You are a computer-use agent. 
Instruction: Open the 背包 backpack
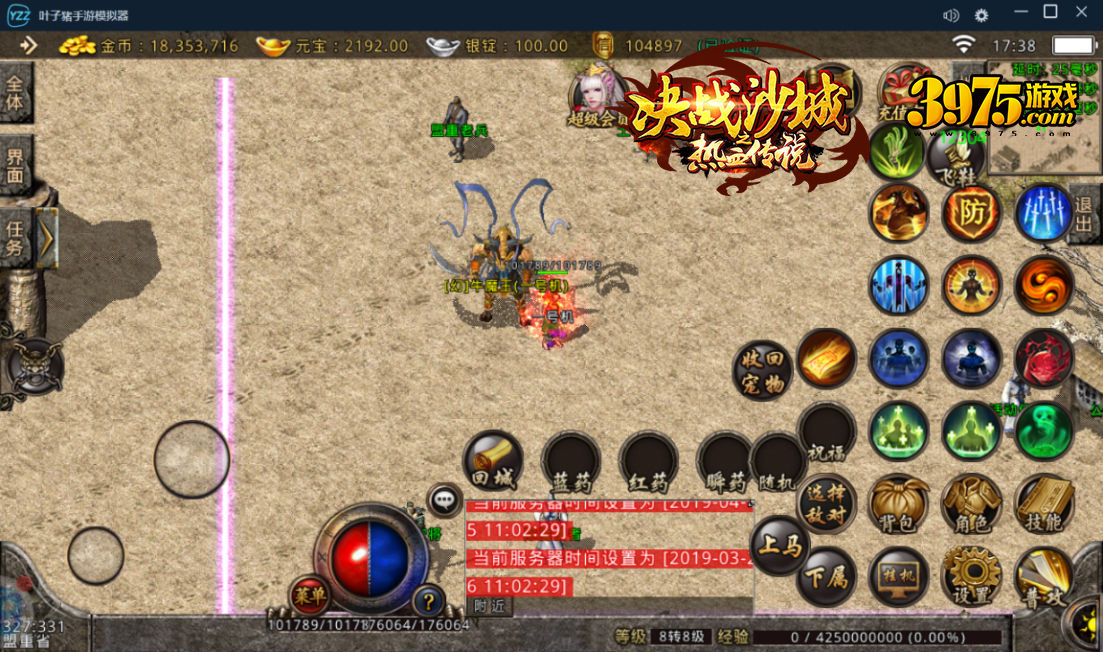(898, 504)
